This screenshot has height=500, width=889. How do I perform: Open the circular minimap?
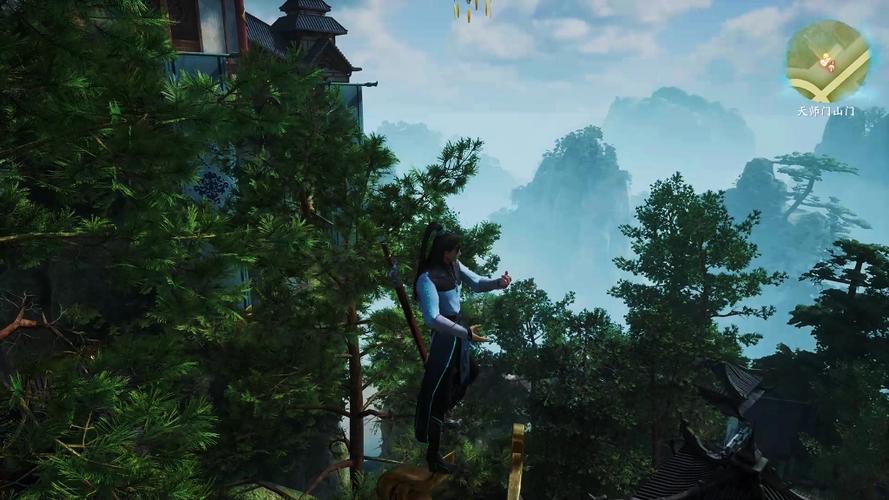[x=827, y=61]
